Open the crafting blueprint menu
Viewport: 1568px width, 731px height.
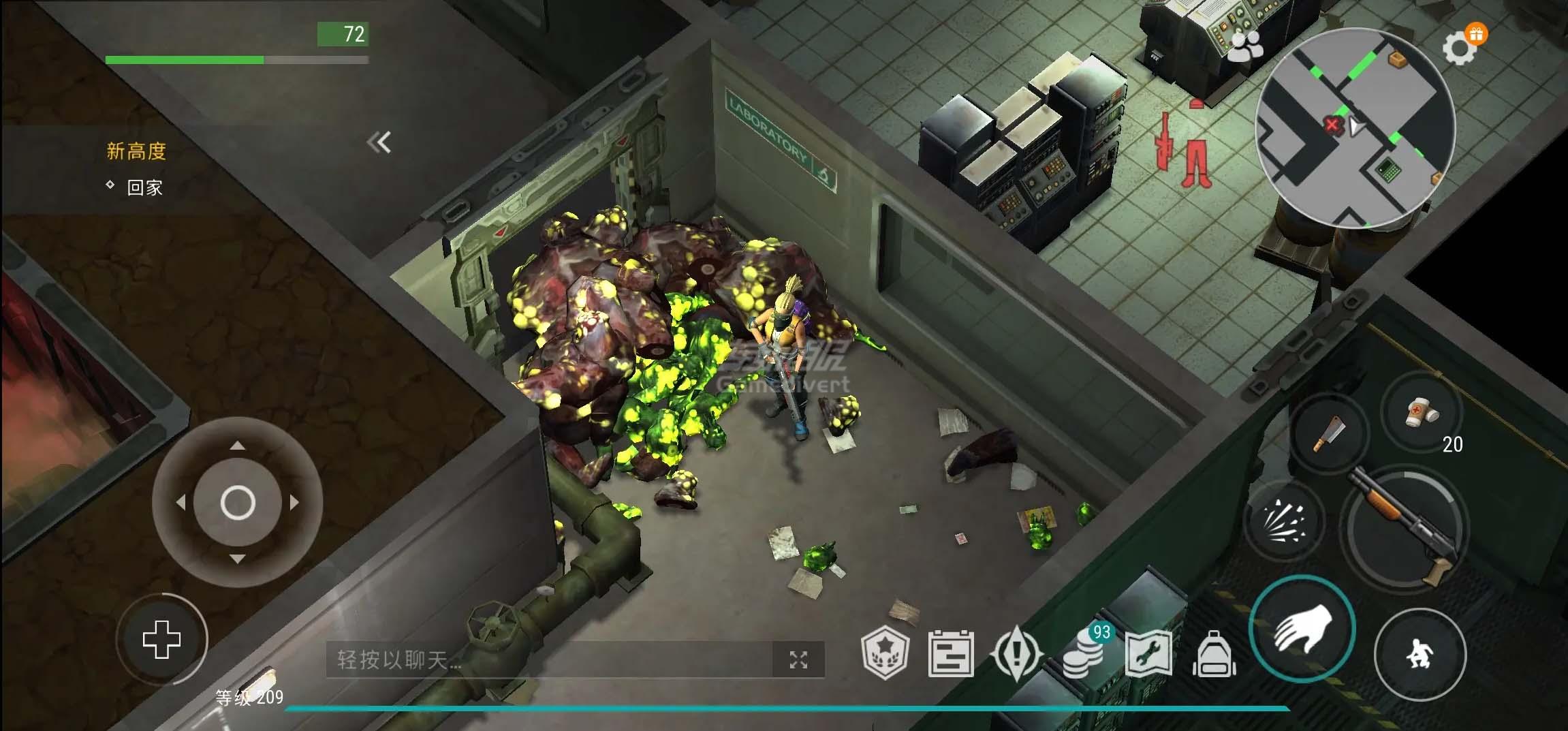[1148, 654]
